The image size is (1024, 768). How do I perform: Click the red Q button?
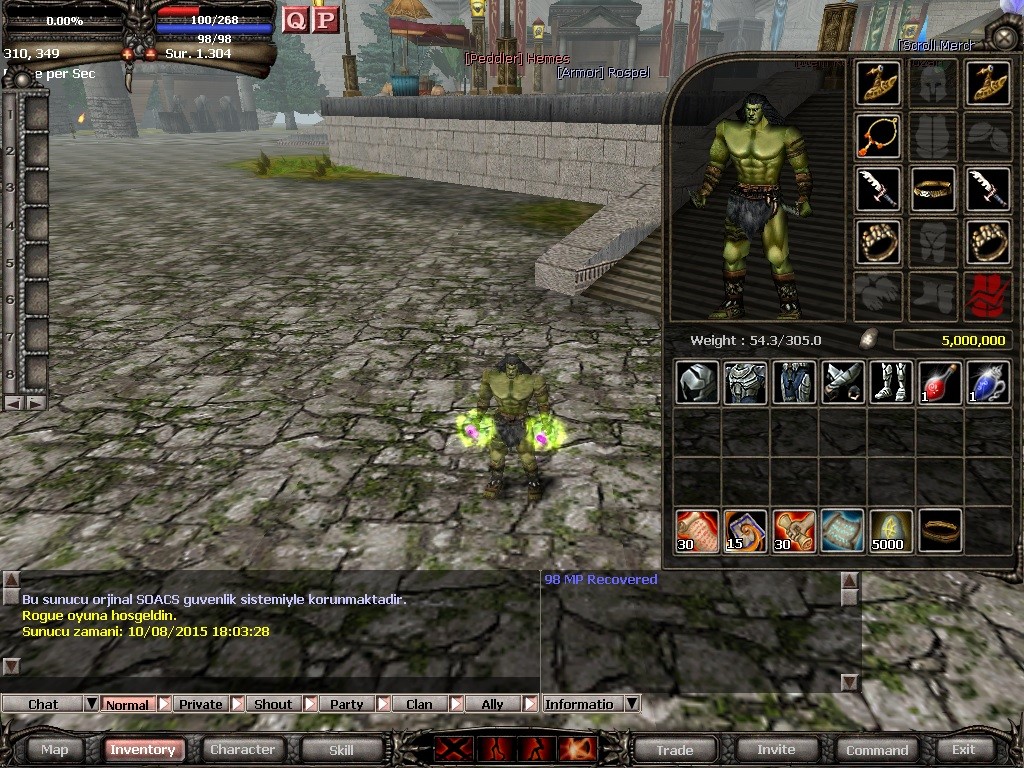295,20
